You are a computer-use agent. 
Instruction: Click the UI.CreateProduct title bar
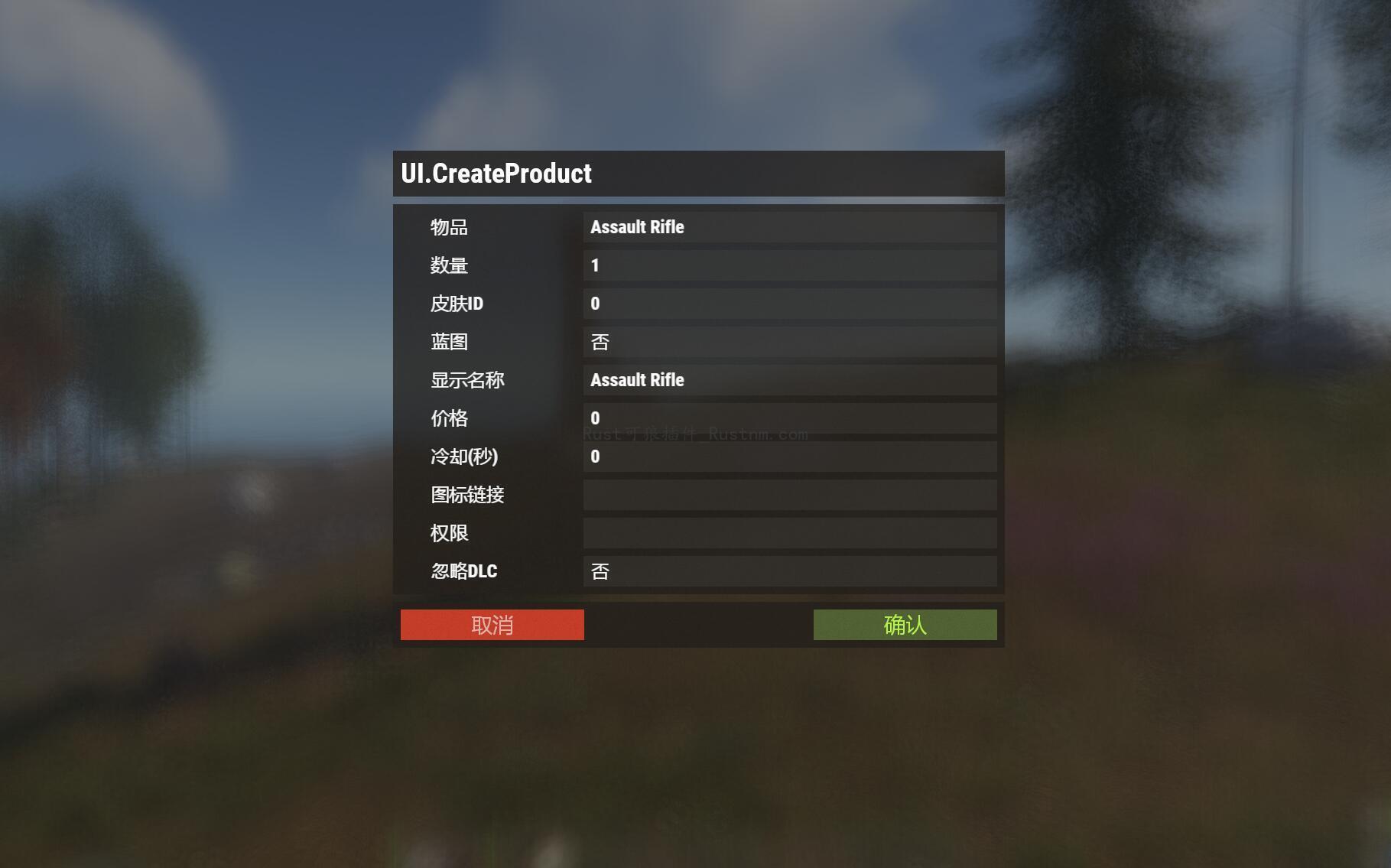click(x=697, y=173)
